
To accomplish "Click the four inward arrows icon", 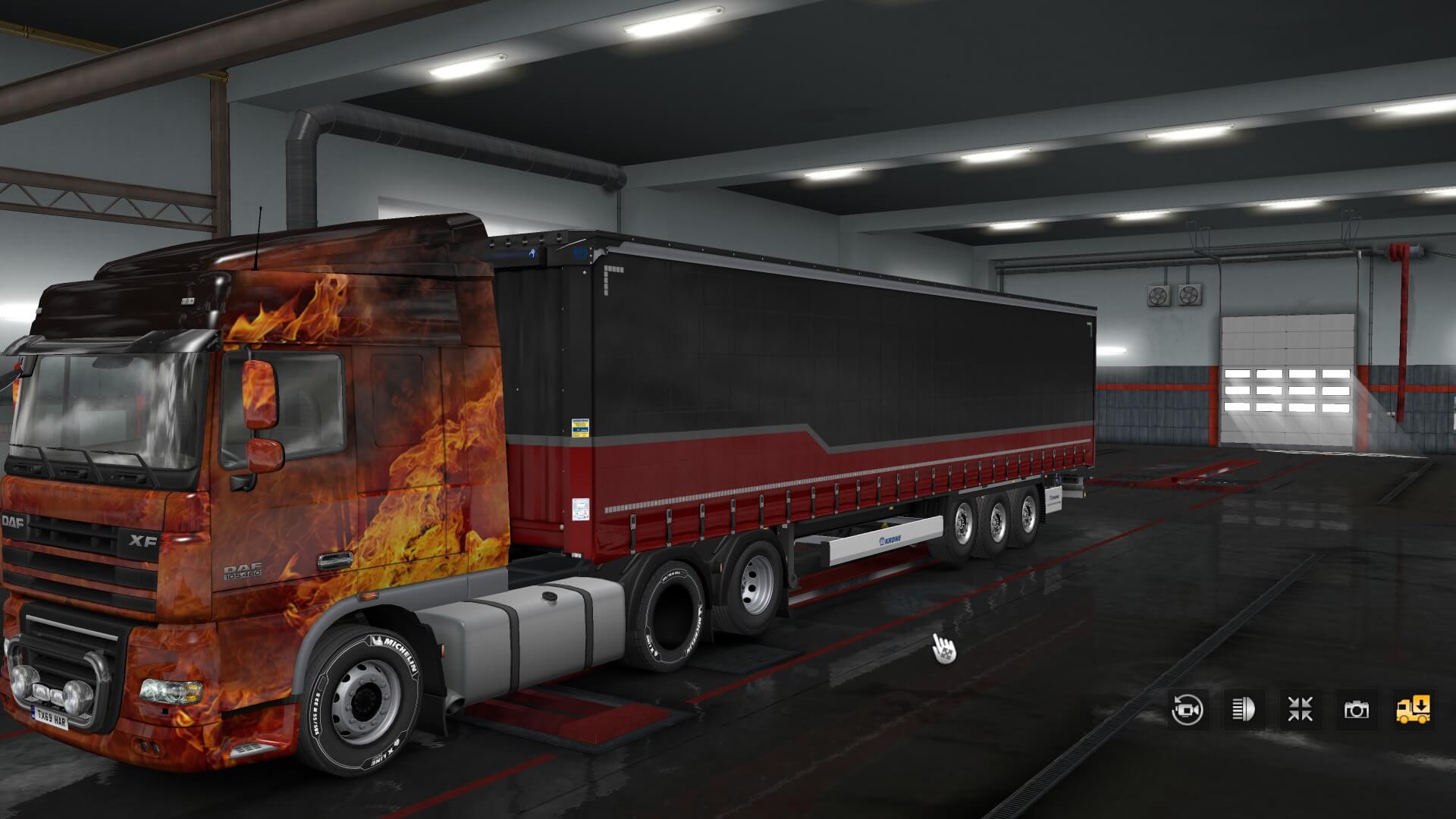I will click(1300, 710).
